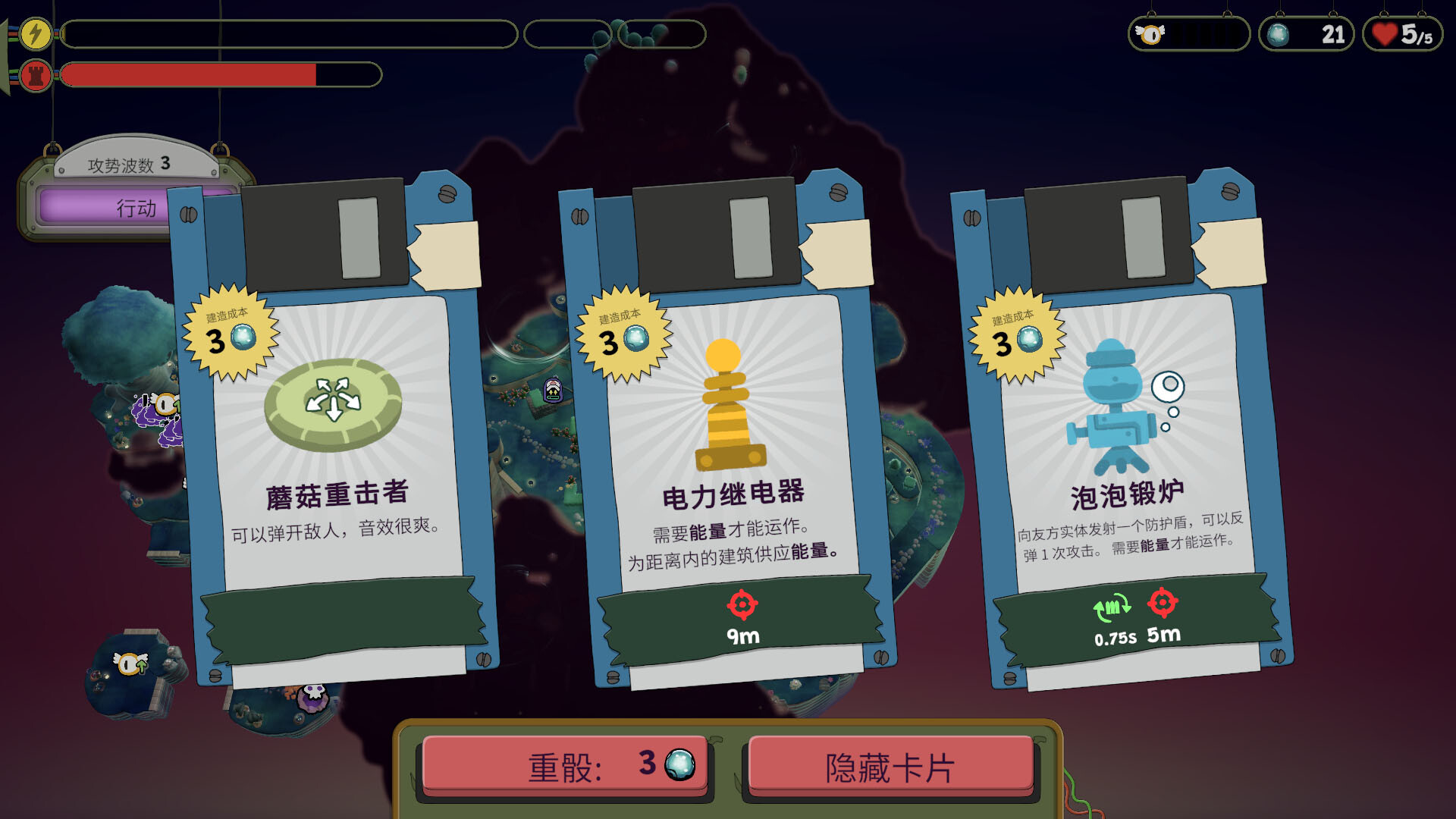
Task: Click the red enemy wave progress bar
Action: (190, 75)
